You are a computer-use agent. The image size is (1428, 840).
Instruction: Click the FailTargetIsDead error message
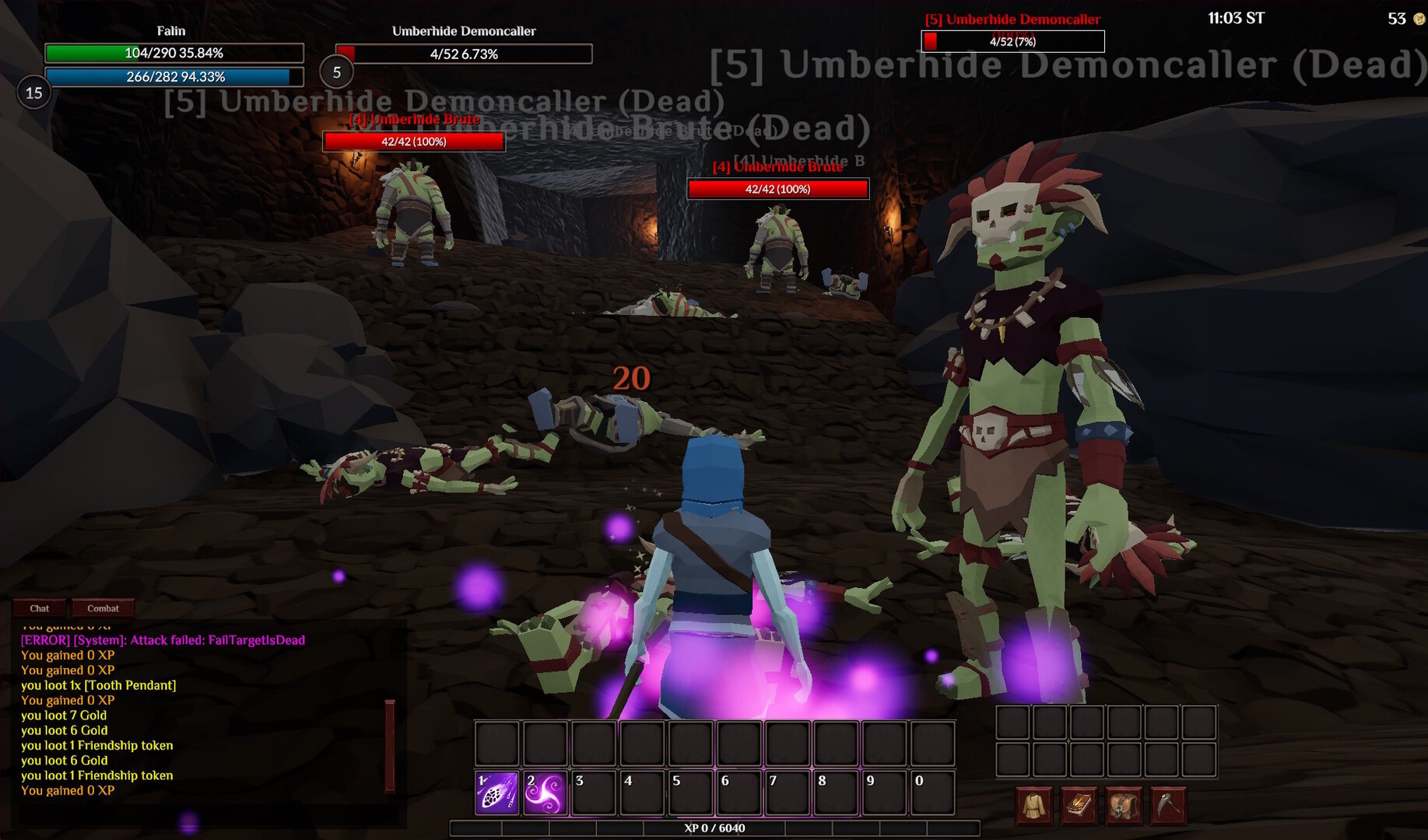162,640
